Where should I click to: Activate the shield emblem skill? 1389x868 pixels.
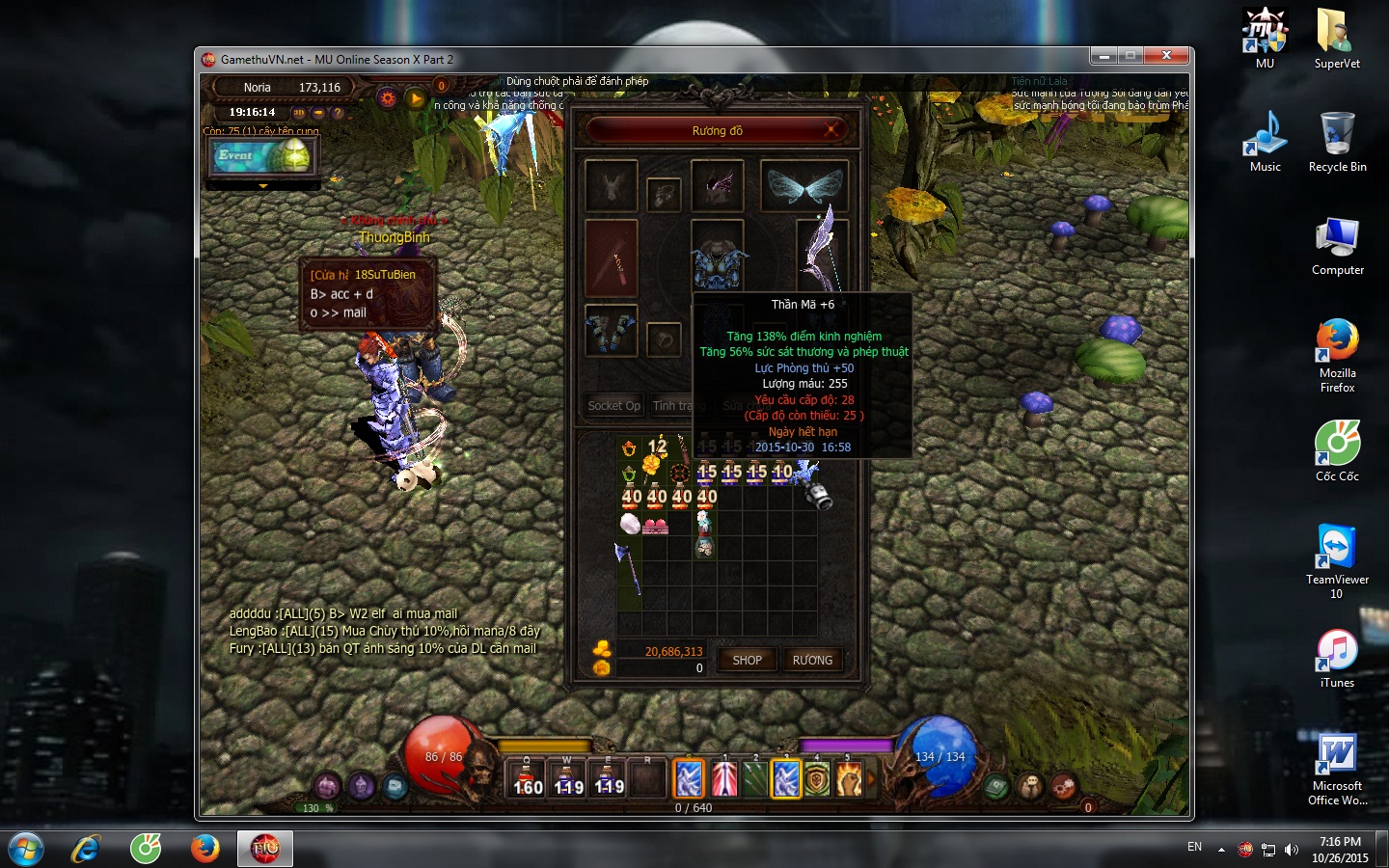pyautogui.click(x=817, y=779)
